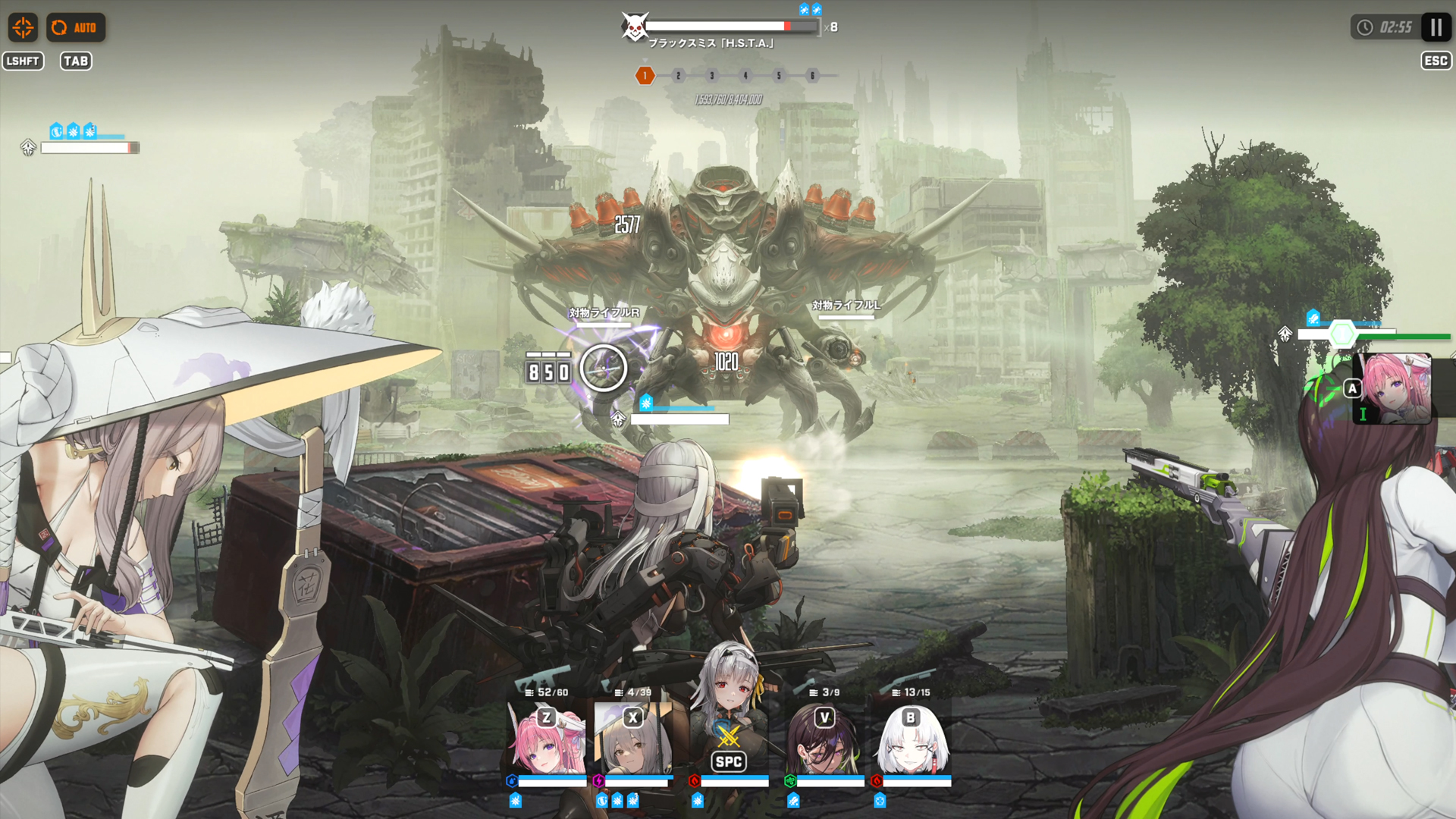Click the frost buff badge under X portrait
This screenshot has width=1456, height=819.
click(x=616, y=799)
